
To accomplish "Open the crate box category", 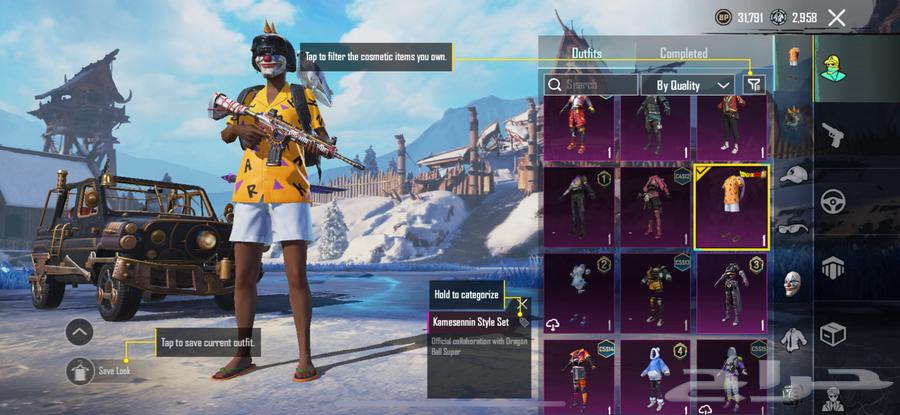I will pos(832,333).
